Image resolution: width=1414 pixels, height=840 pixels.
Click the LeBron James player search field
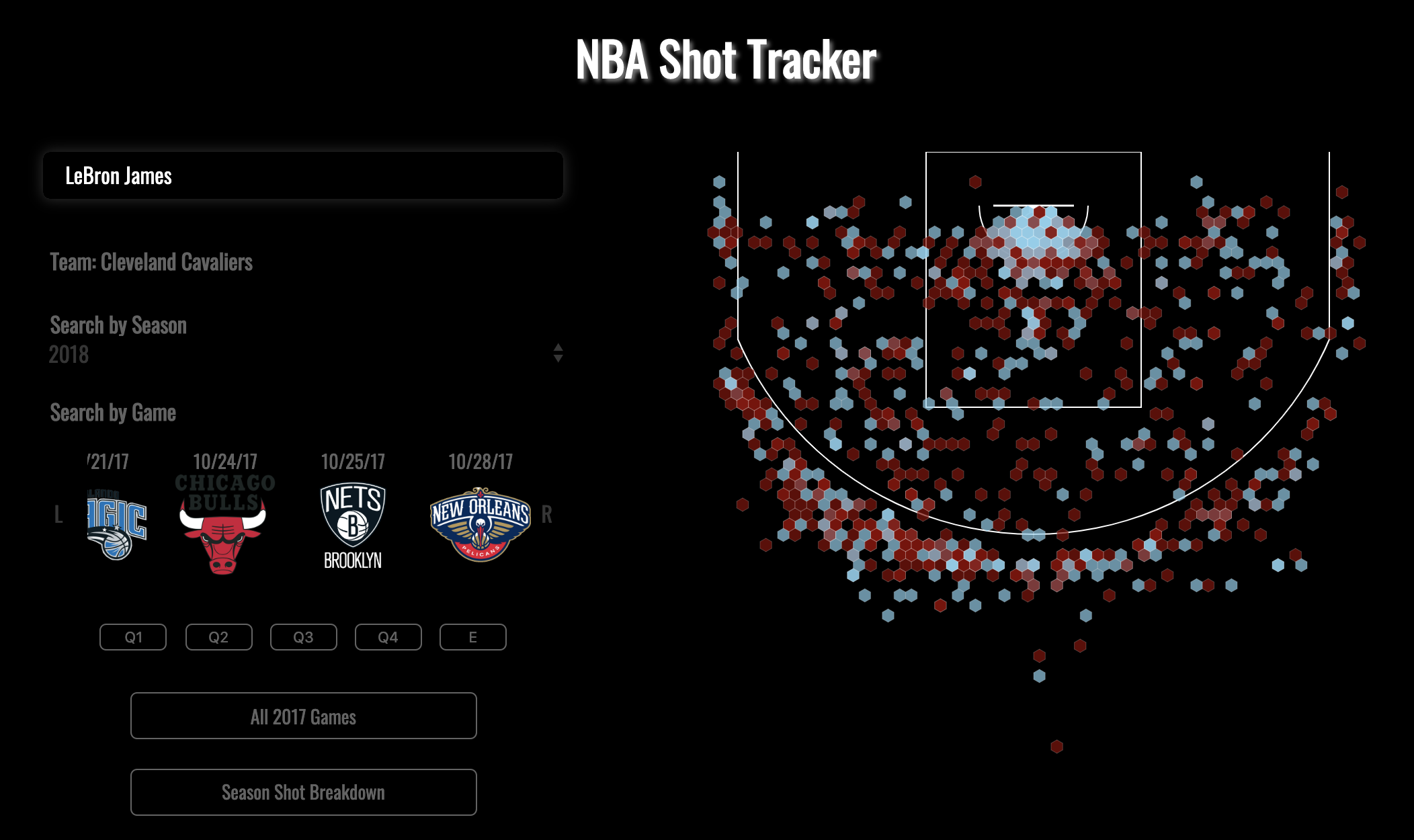point(302,176)
